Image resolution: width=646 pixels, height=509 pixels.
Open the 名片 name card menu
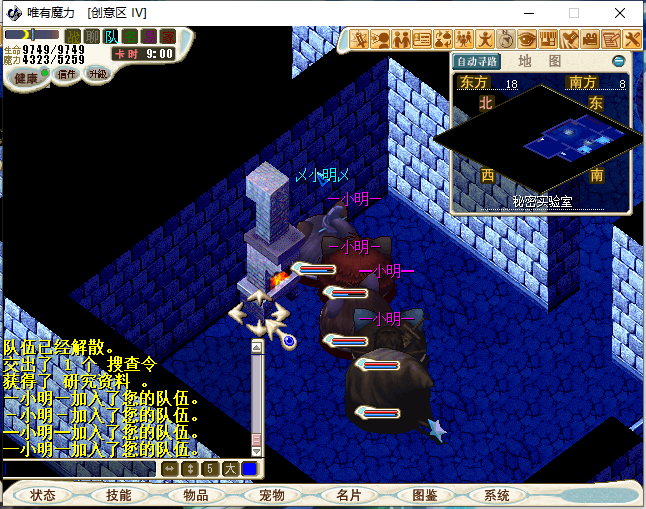pos(349,495)
